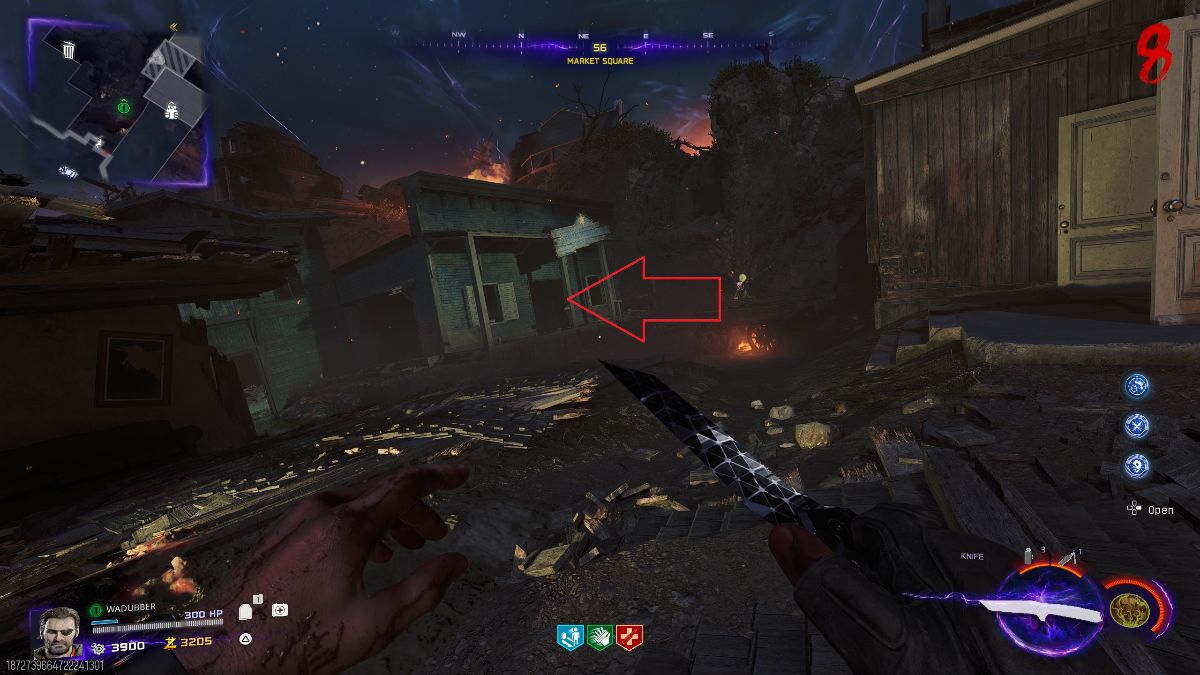Select the red perk icon
The width and height of the screenshot is (1200, 675).
[x=629, y=636]
